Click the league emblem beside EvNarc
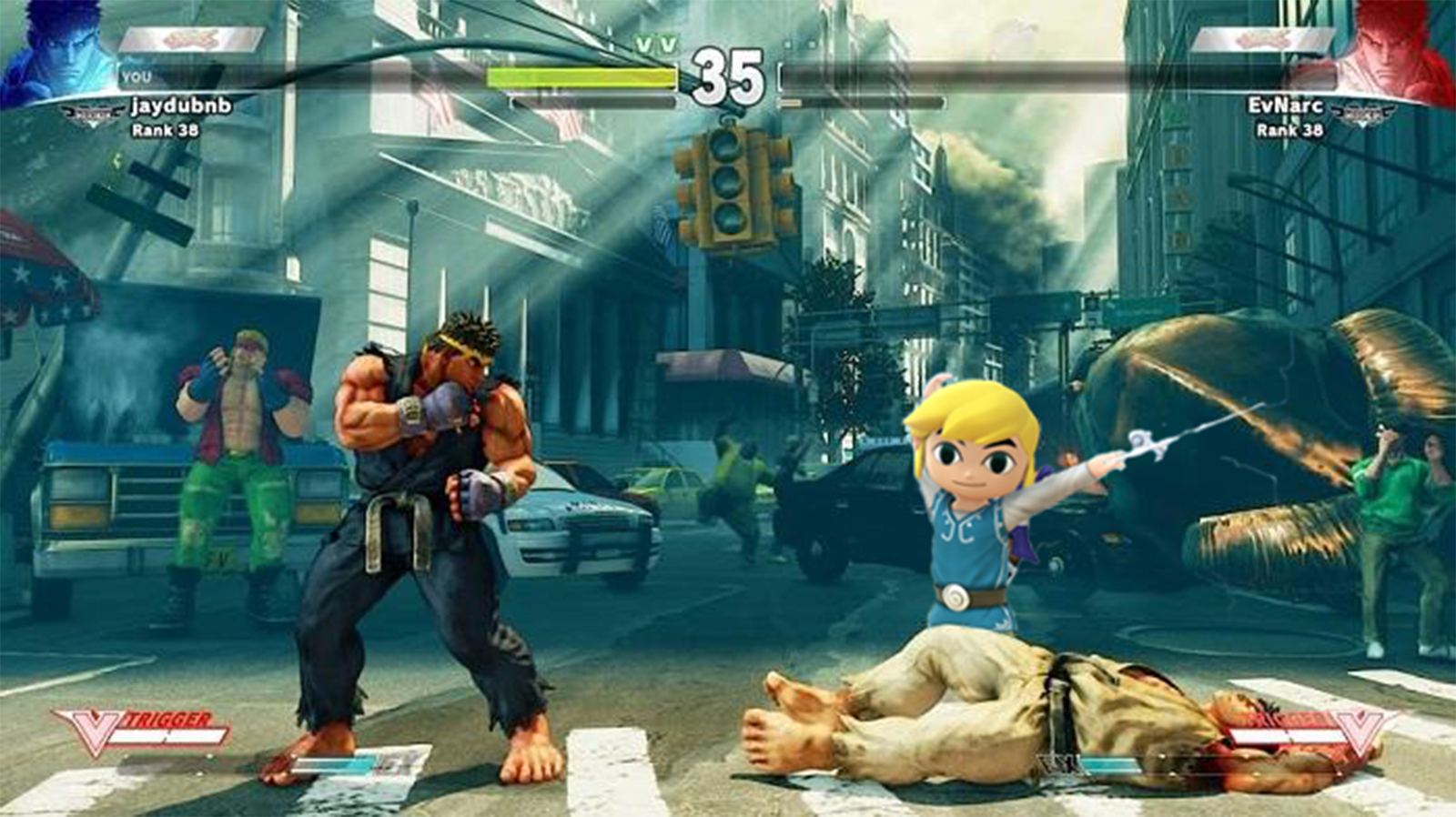This screenshot has height=817, width=1456. coord(1362,114)
